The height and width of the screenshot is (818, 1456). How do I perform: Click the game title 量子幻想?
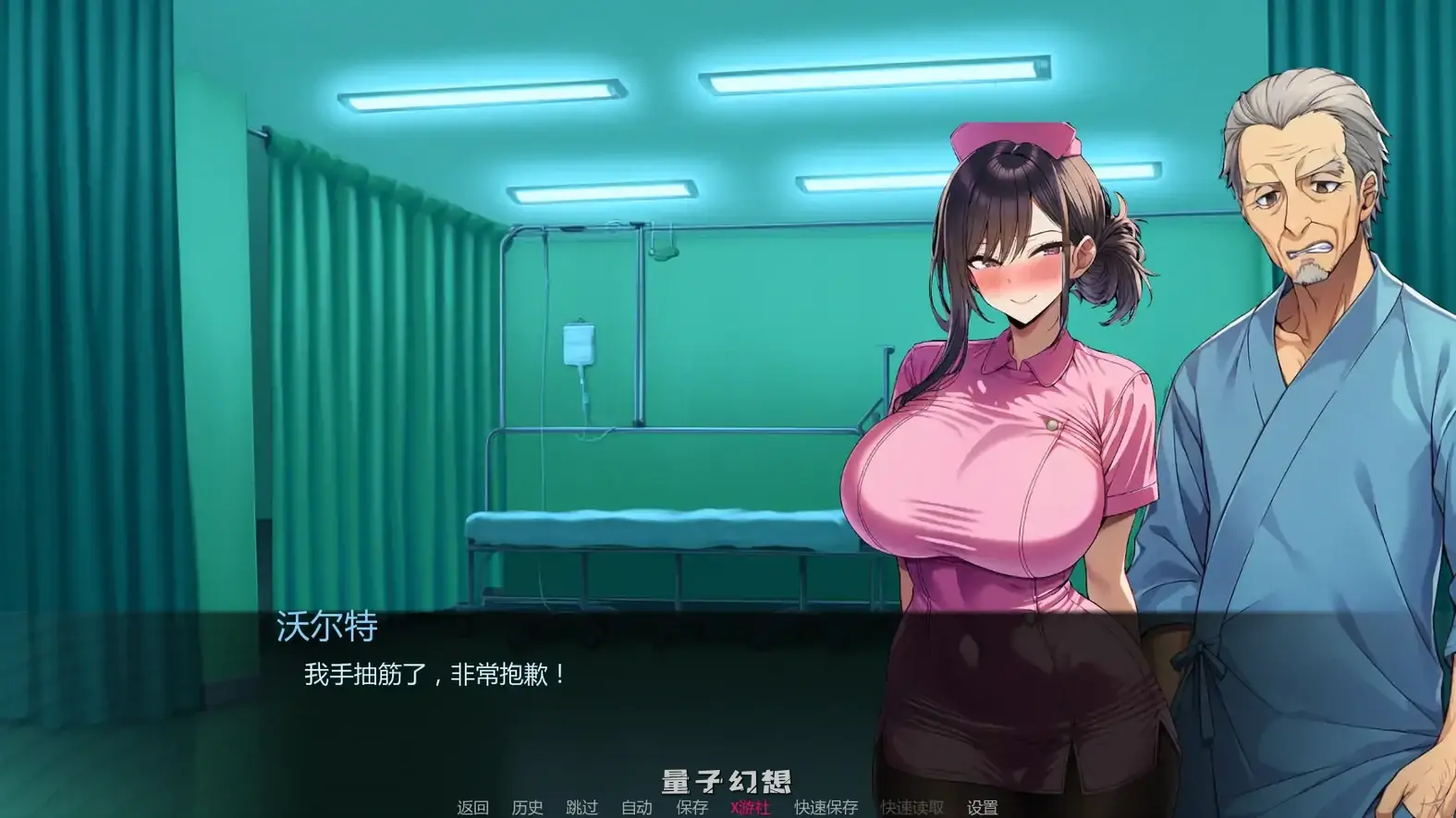click(x=727, y=779)
